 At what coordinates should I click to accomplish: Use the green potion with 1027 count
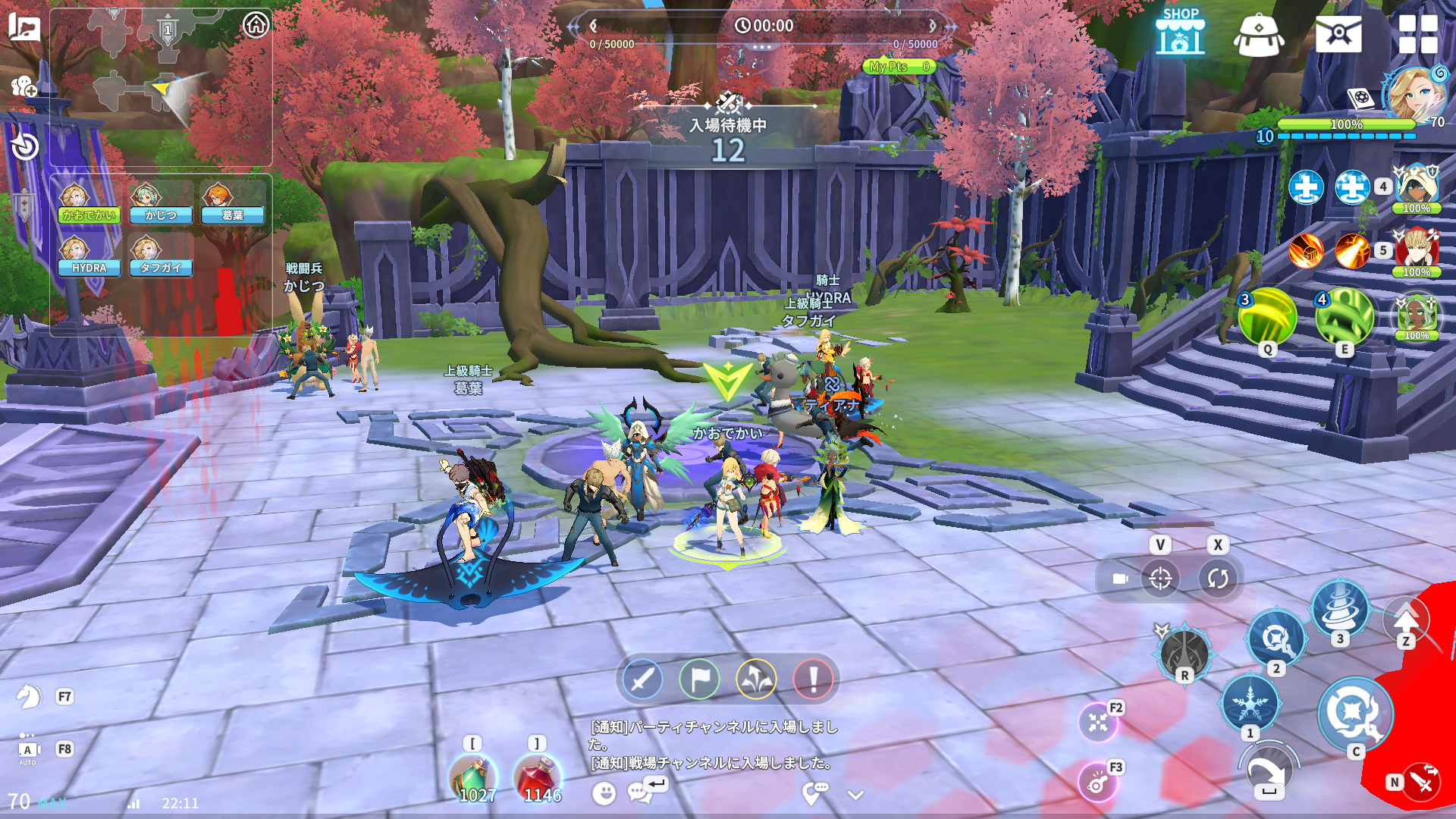tap(475, 780)
